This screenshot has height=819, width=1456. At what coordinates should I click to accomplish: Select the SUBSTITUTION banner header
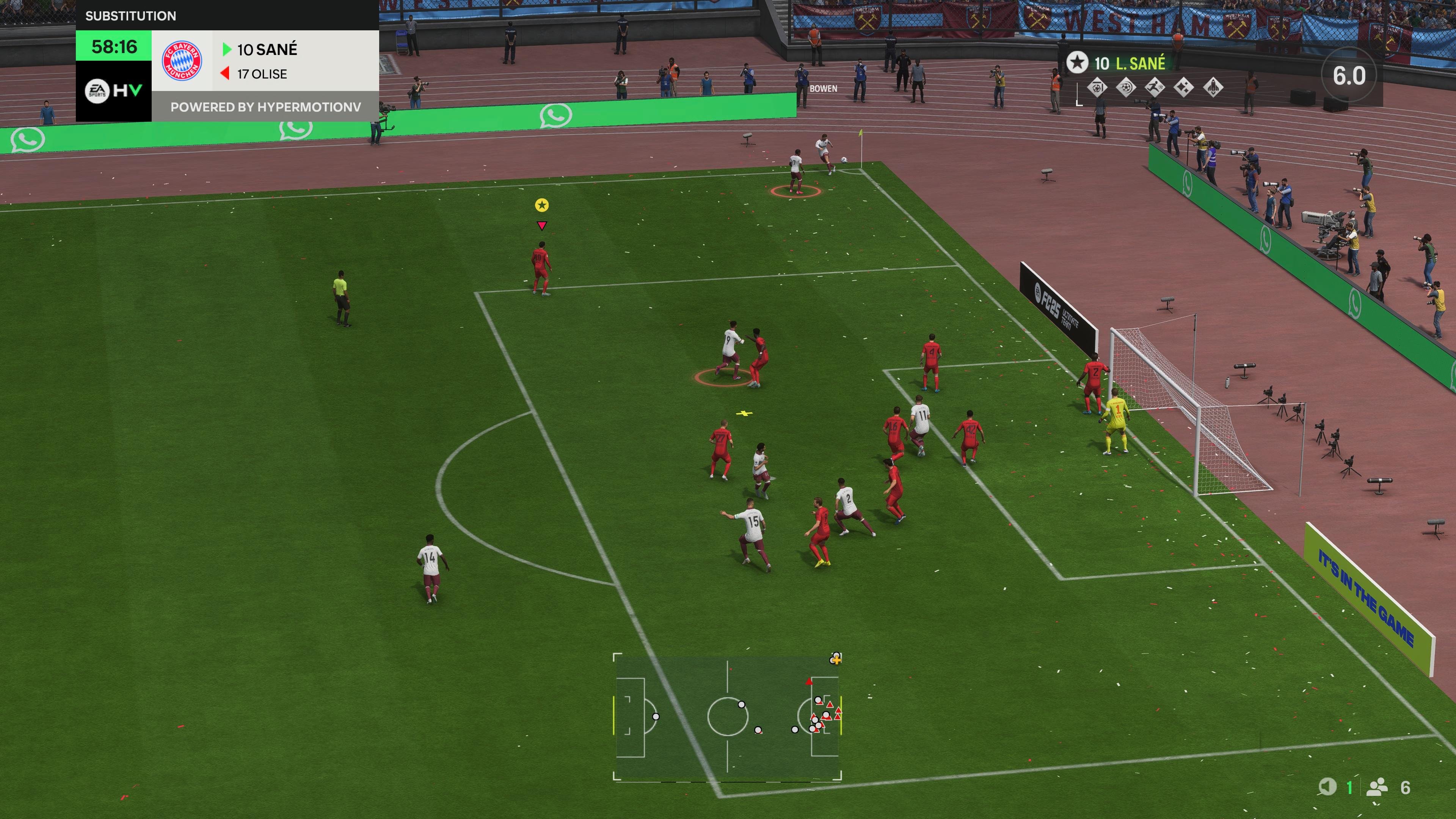[131, 15]
